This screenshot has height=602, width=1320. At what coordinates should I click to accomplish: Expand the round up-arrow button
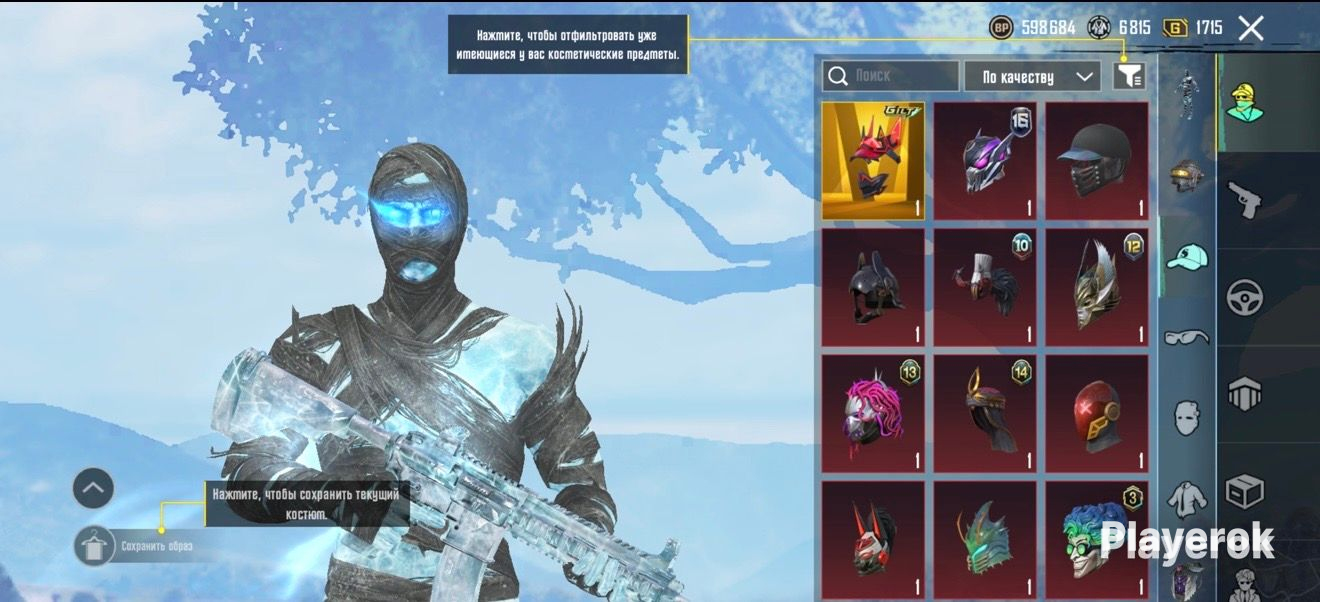tap(93, 488)
